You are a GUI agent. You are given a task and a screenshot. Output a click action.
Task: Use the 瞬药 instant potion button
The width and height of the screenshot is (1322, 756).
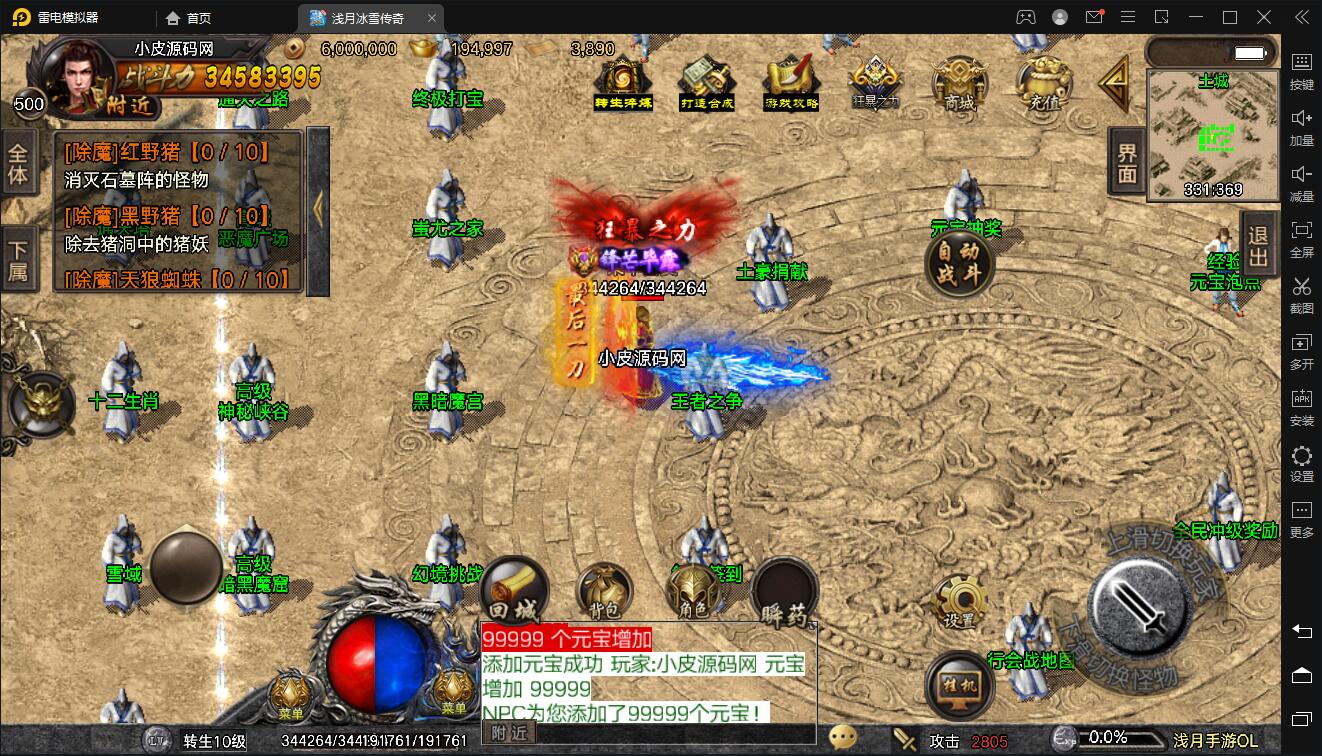point(784,594)
